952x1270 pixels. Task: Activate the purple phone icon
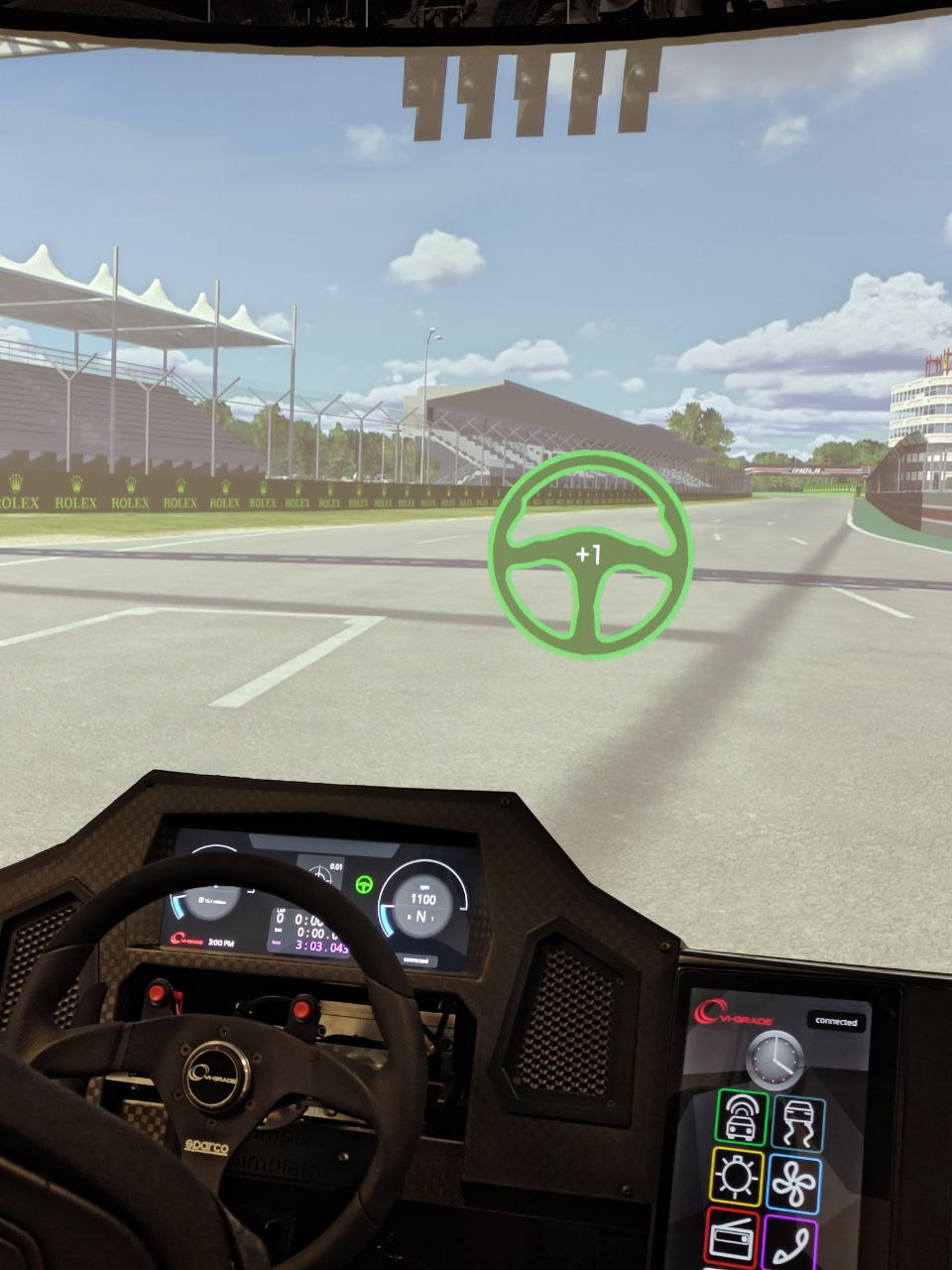pyautogui.click(x=790, y=1242)
